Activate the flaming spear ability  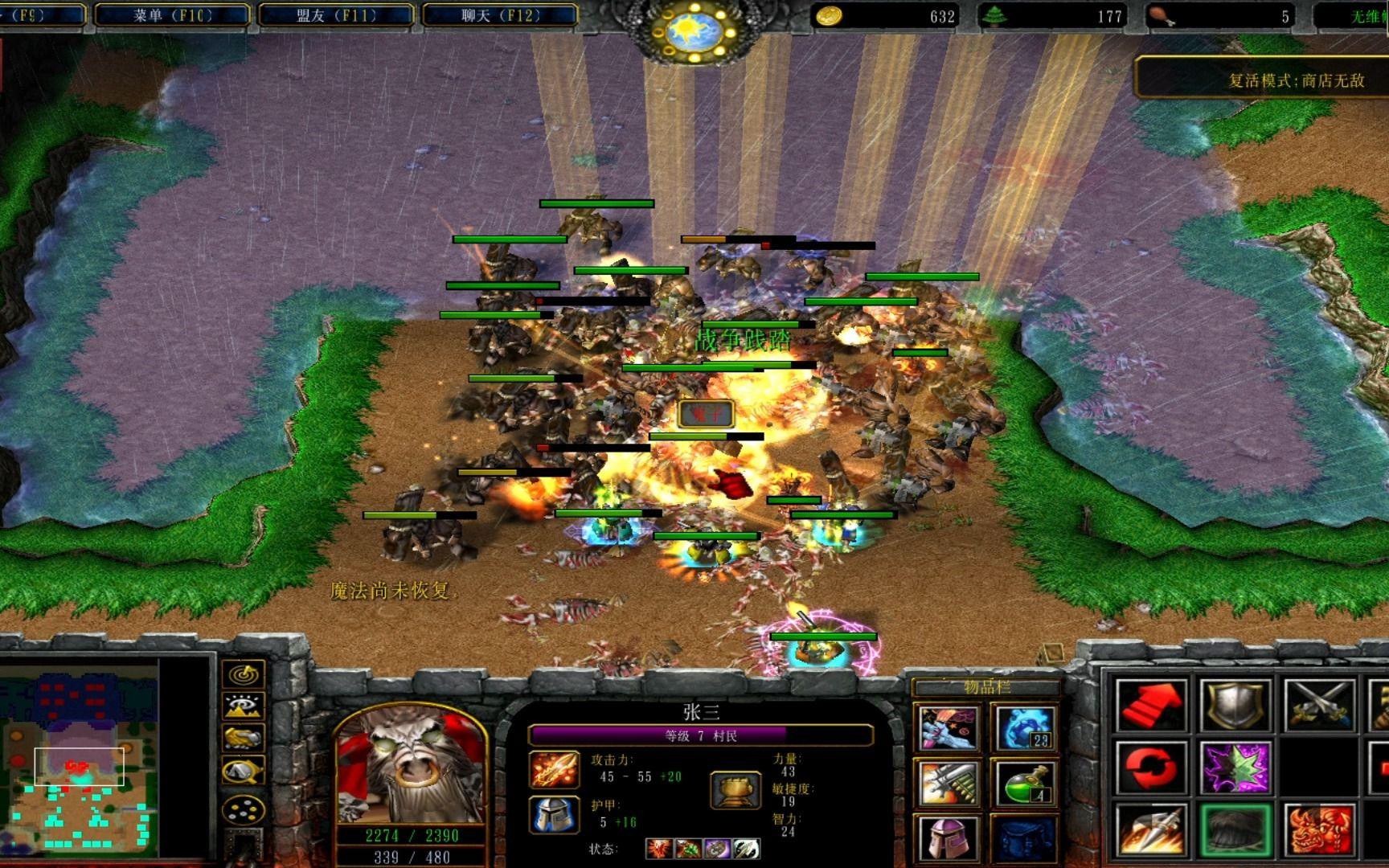click(x=1151, y=829)
